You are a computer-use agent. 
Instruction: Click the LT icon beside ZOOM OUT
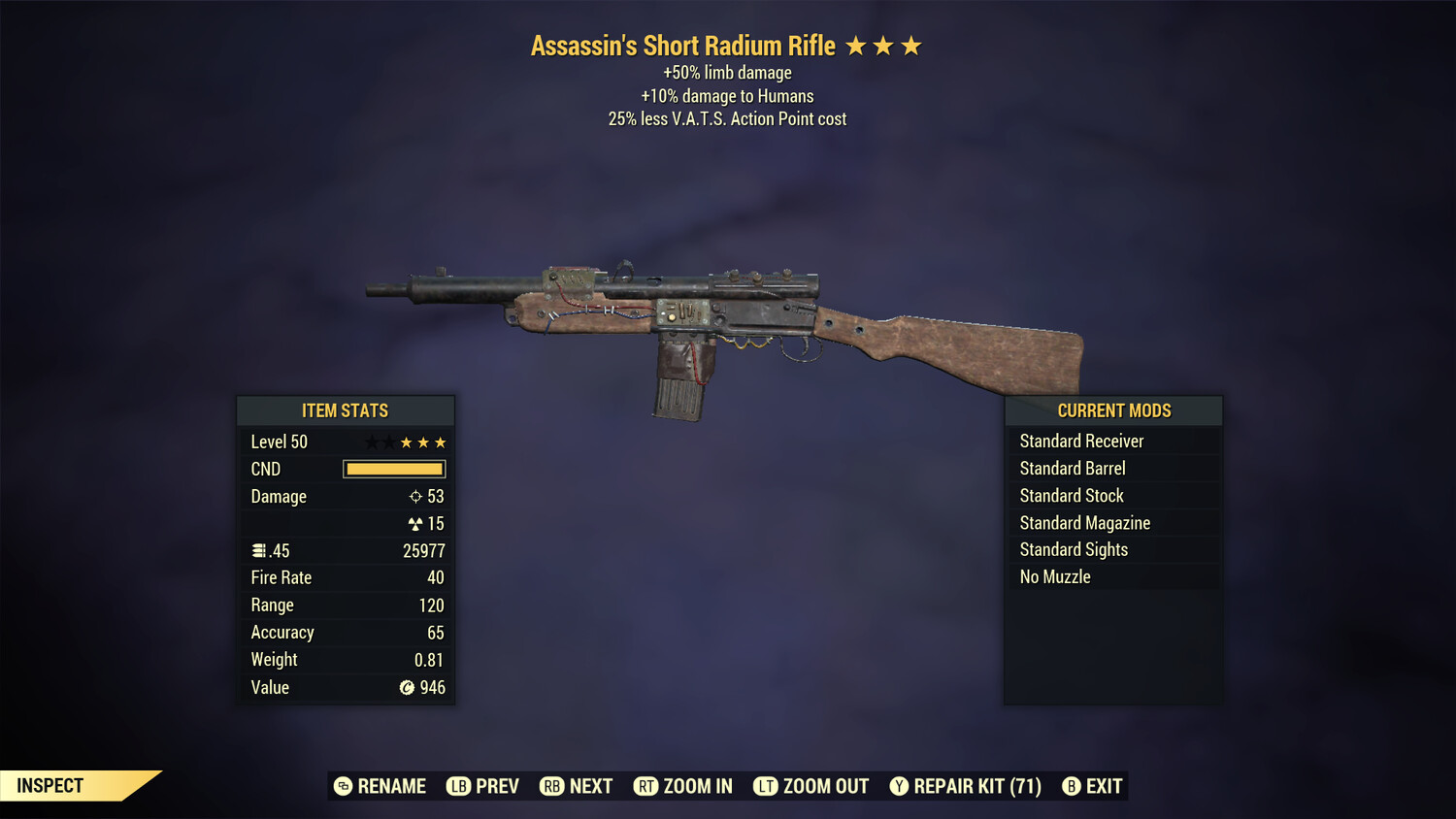tap(764, 786)
